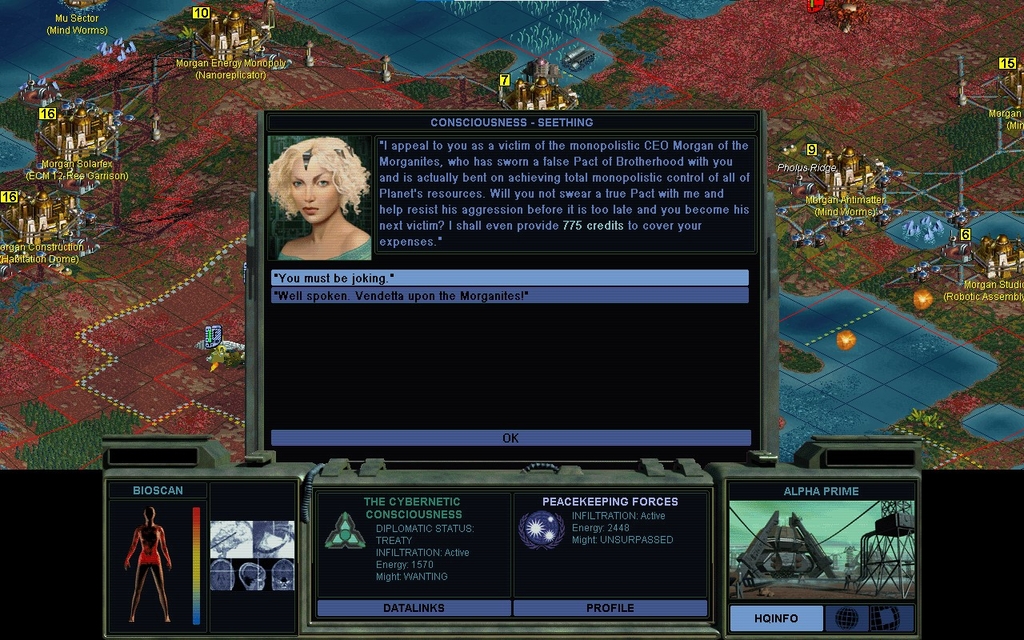Image resolution: width=1024 pixels, height=640 pixels.
Task: Switch to the HQINFO view
Action: tap(776, 618)
